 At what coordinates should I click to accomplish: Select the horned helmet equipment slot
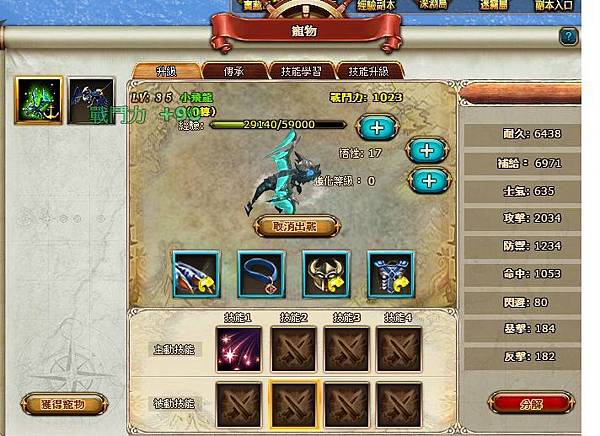pyautogui.click(x=327, y=272)
